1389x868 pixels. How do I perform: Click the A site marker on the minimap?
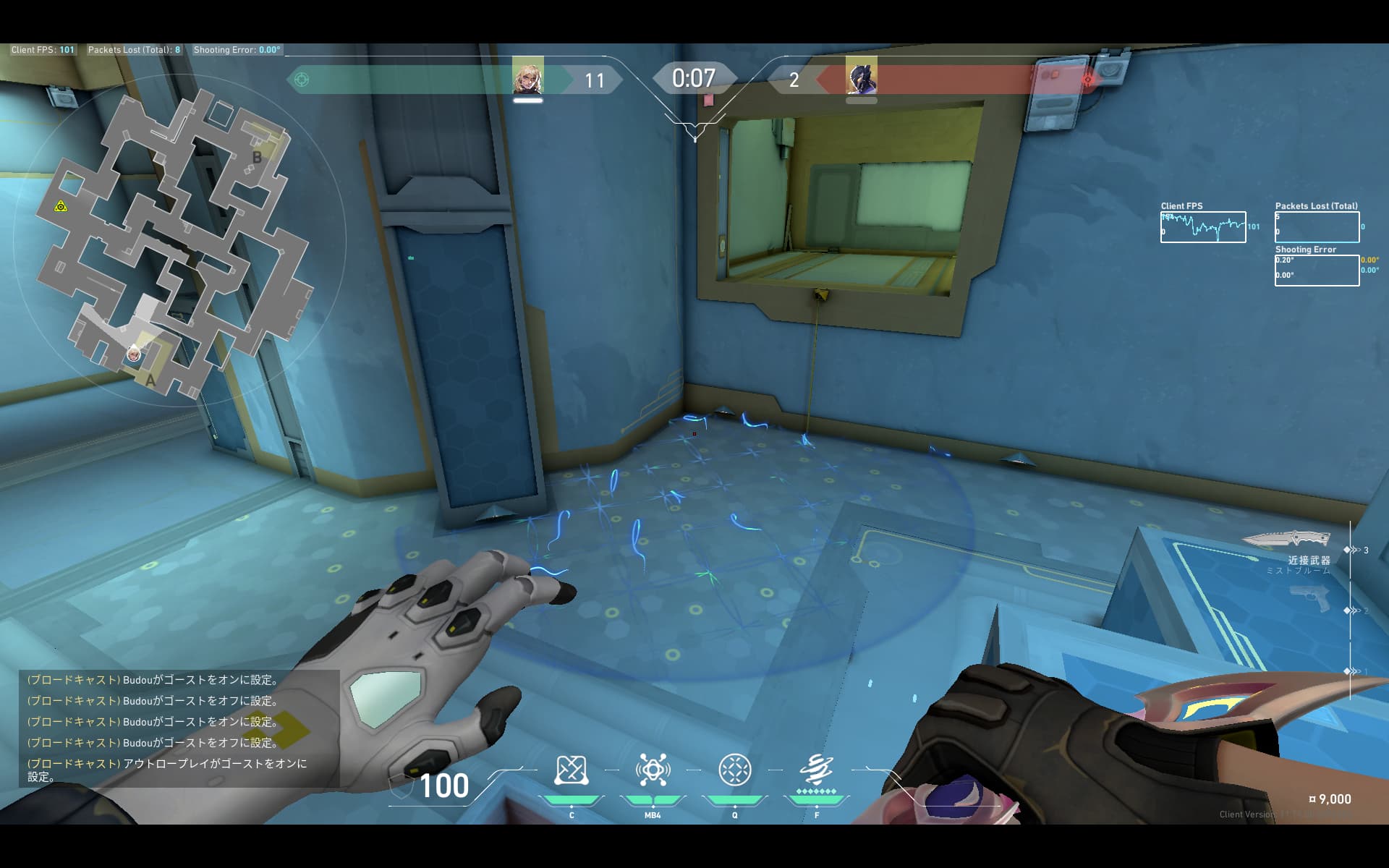point(150,380)
